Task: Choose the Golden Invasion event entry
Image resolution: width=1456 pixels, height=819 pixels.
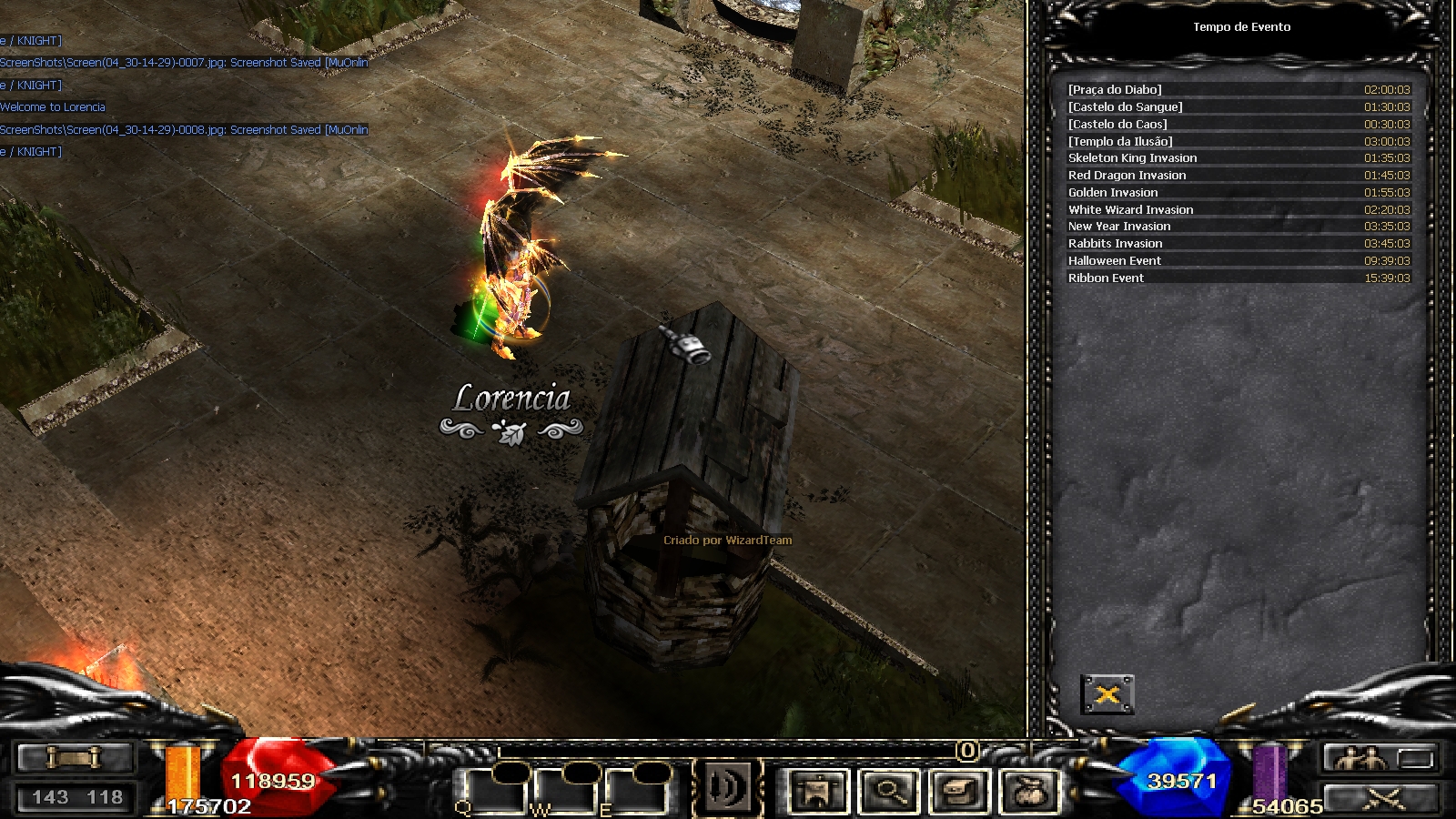Action: click(x=1239, y=192)
